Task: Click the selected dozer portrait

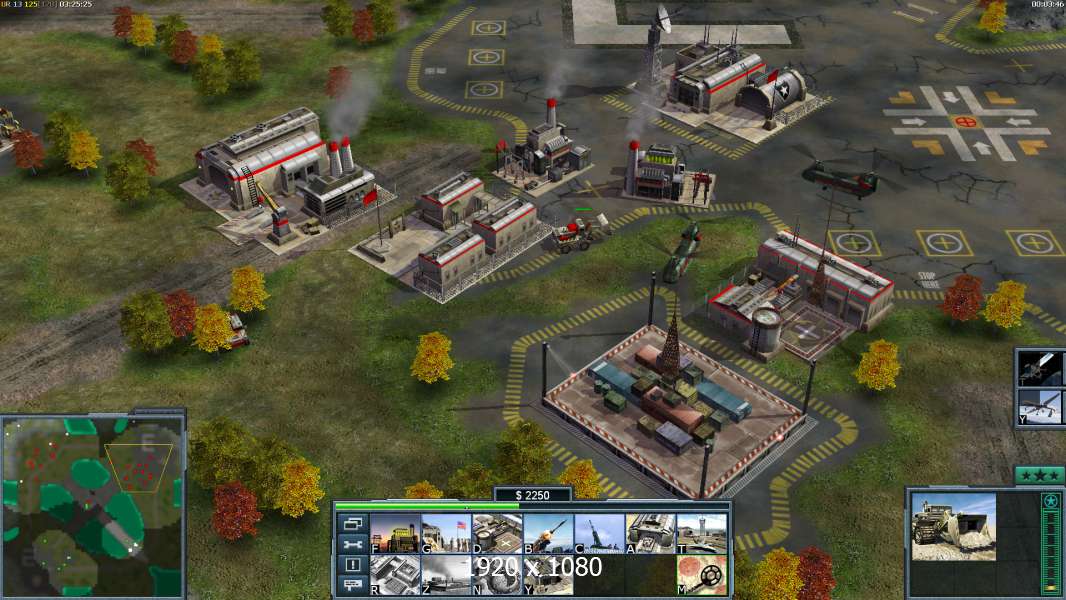Action: click(953, 526)
